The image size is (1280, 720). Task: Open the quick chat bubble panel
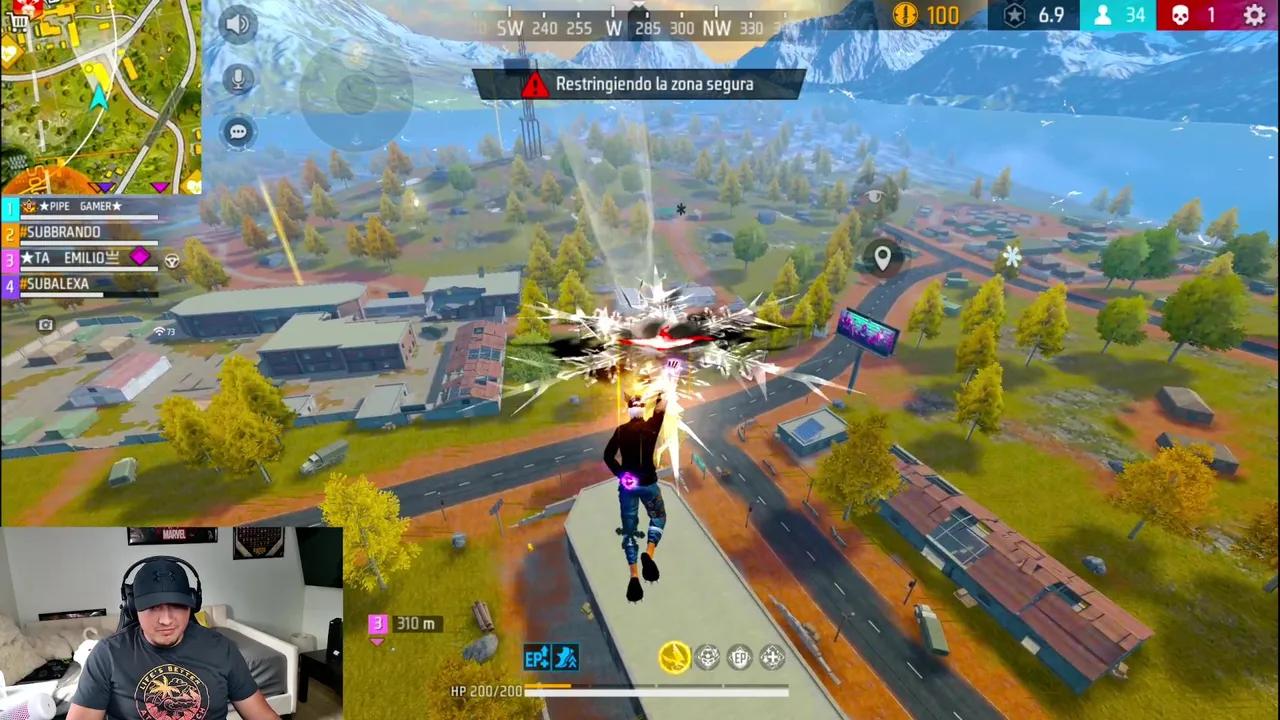coord(237,131)
